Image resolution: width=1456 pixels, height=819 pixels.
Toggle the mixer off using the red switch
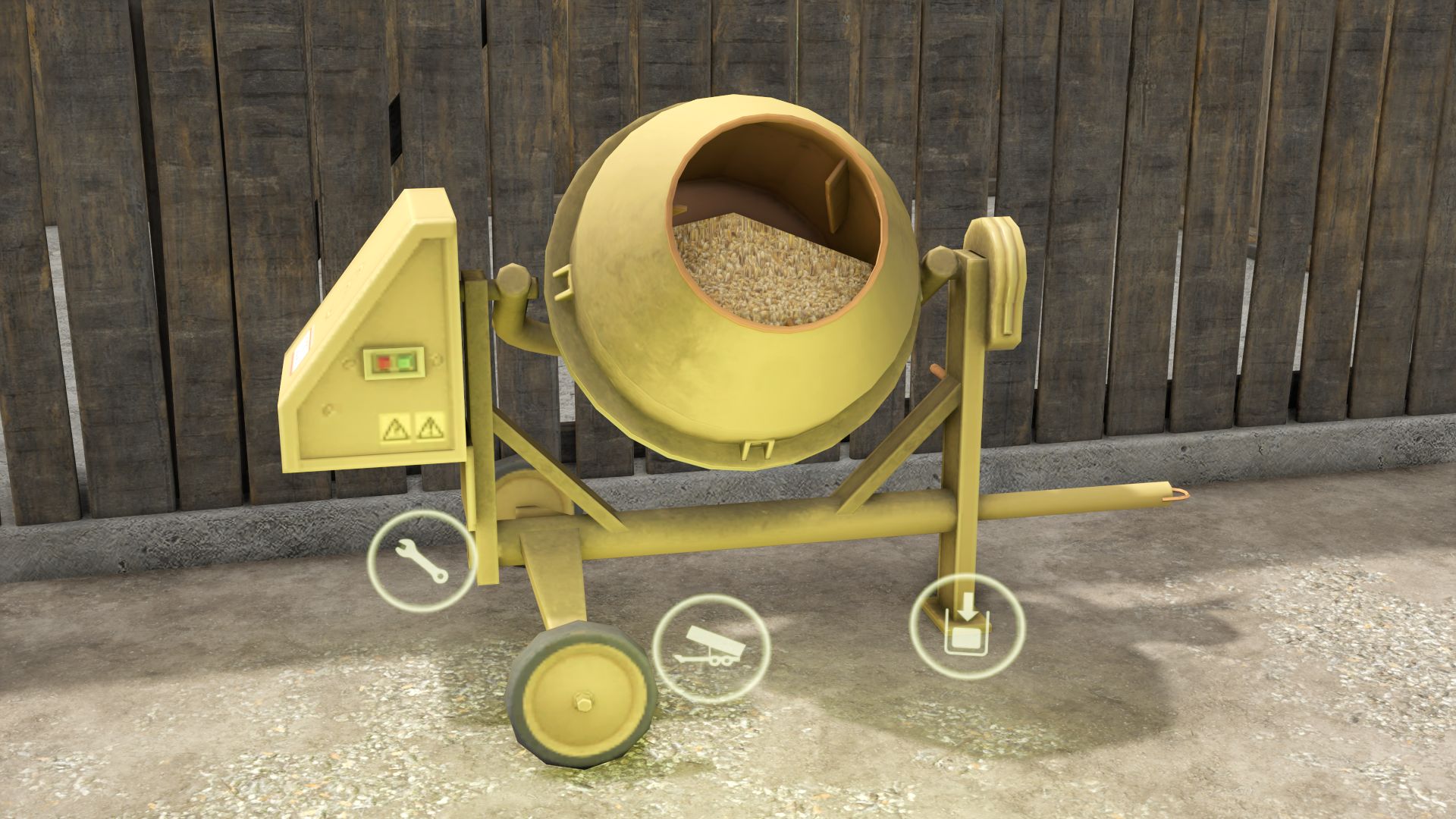click(x=383, y=362)
